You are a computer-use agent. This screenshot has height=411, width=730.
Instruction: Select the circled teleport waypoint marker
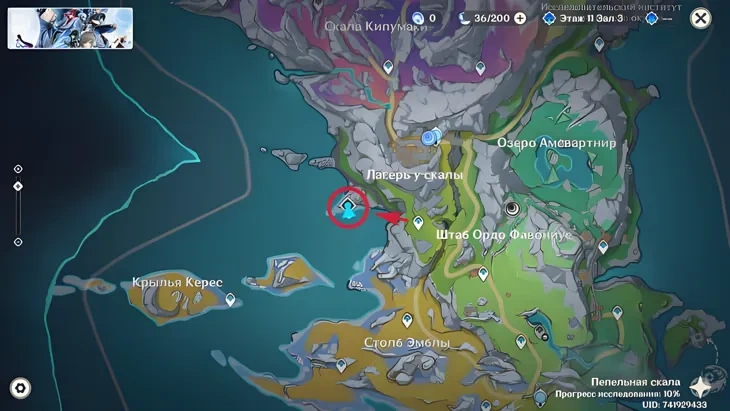coord(348,207)
